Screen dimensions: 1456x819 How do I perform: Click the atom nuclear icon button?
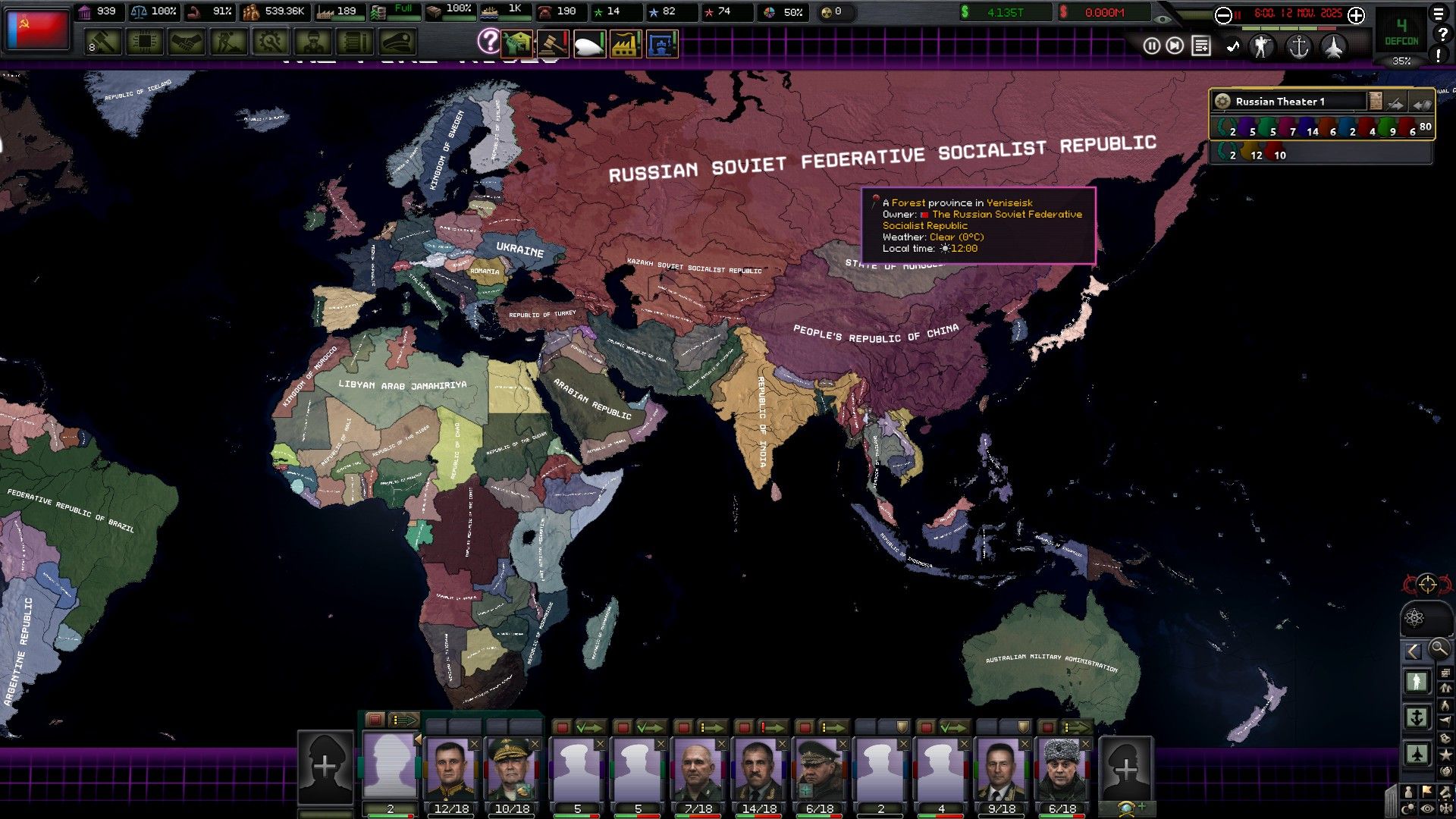click(1414, 617)
